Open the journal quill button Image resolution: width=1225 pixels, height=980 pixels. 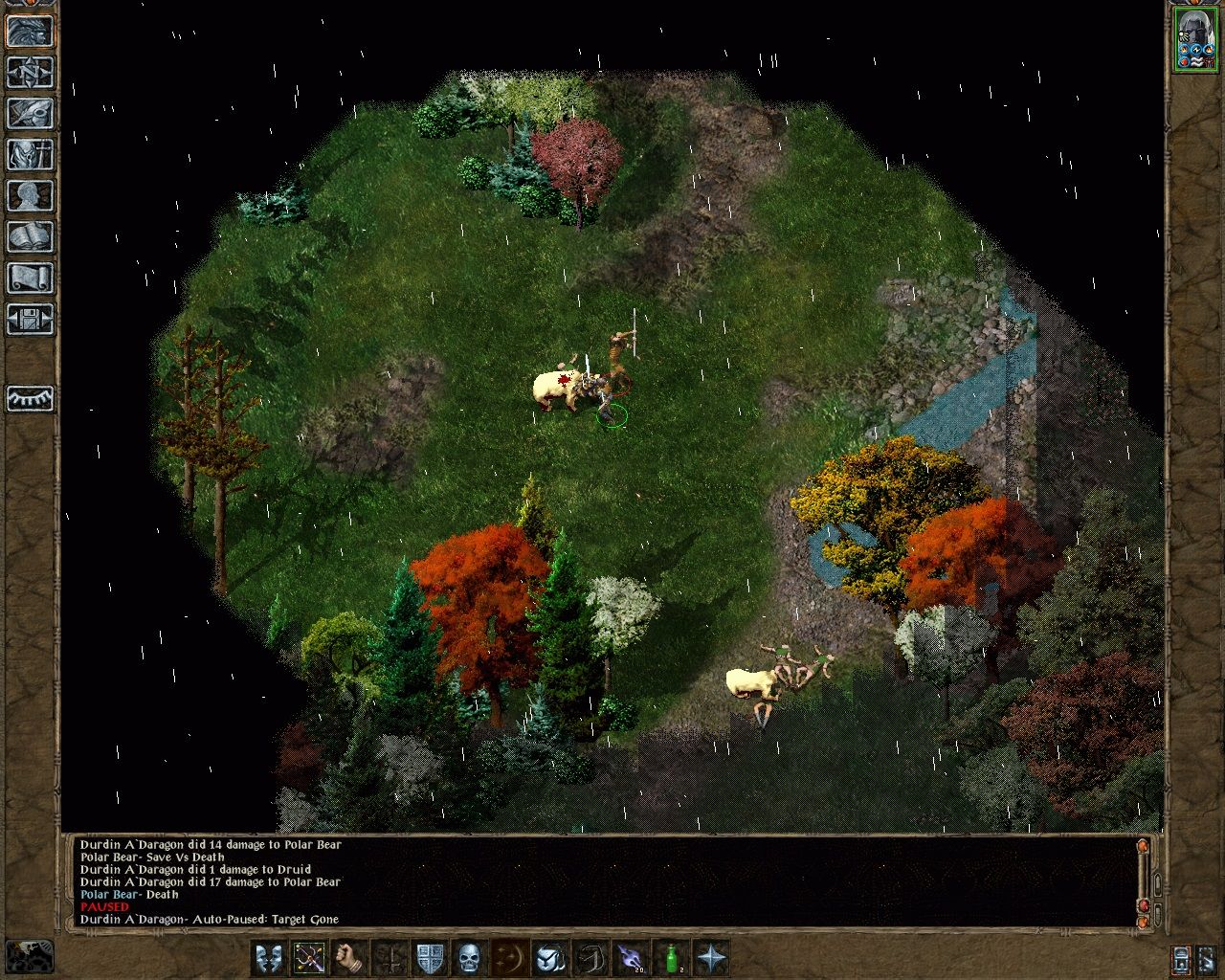point(30,113)
